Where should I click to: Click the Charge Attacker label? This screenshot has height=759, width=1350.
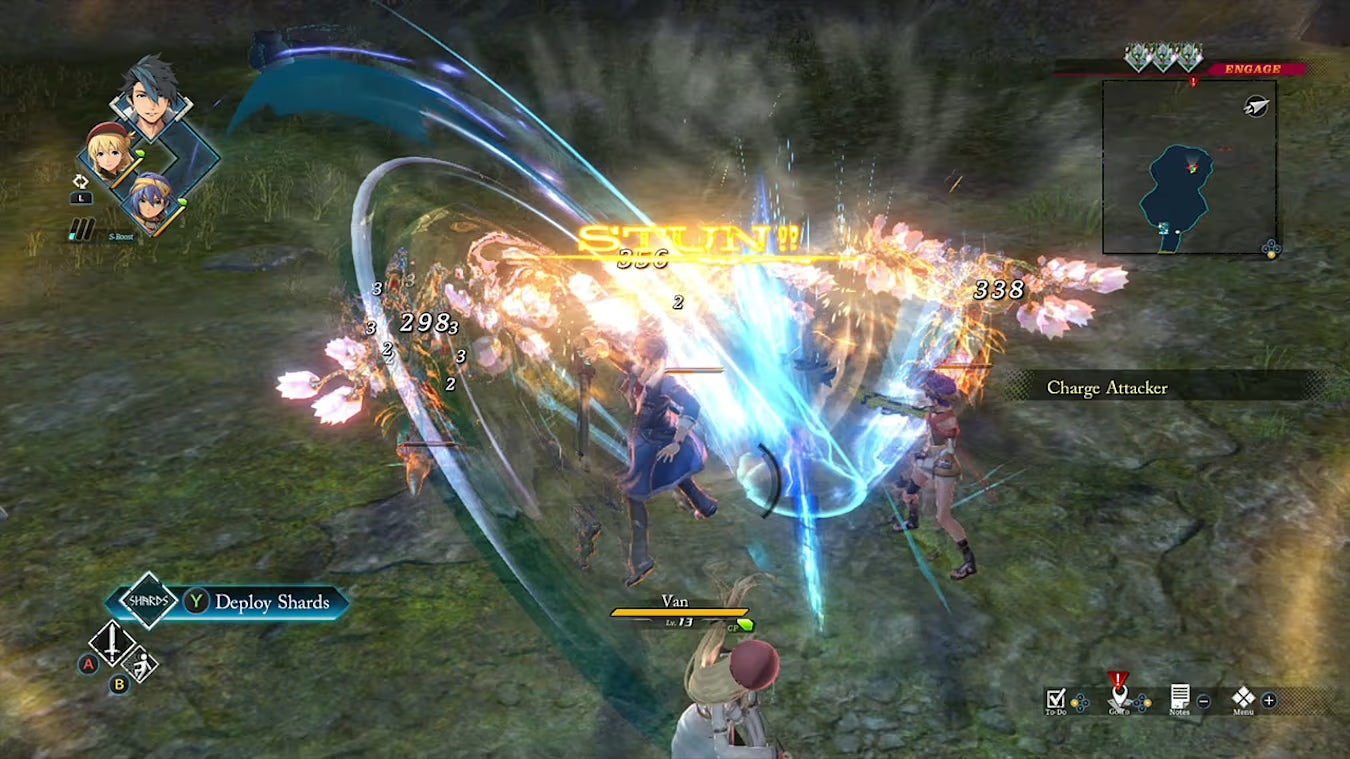(1107, 388)
